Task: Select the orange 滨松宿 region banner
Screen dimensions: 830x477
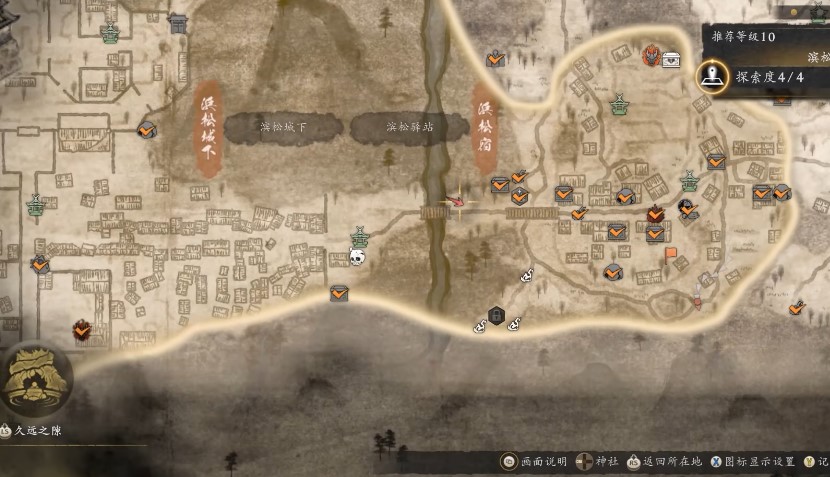Action: [486, 125]
